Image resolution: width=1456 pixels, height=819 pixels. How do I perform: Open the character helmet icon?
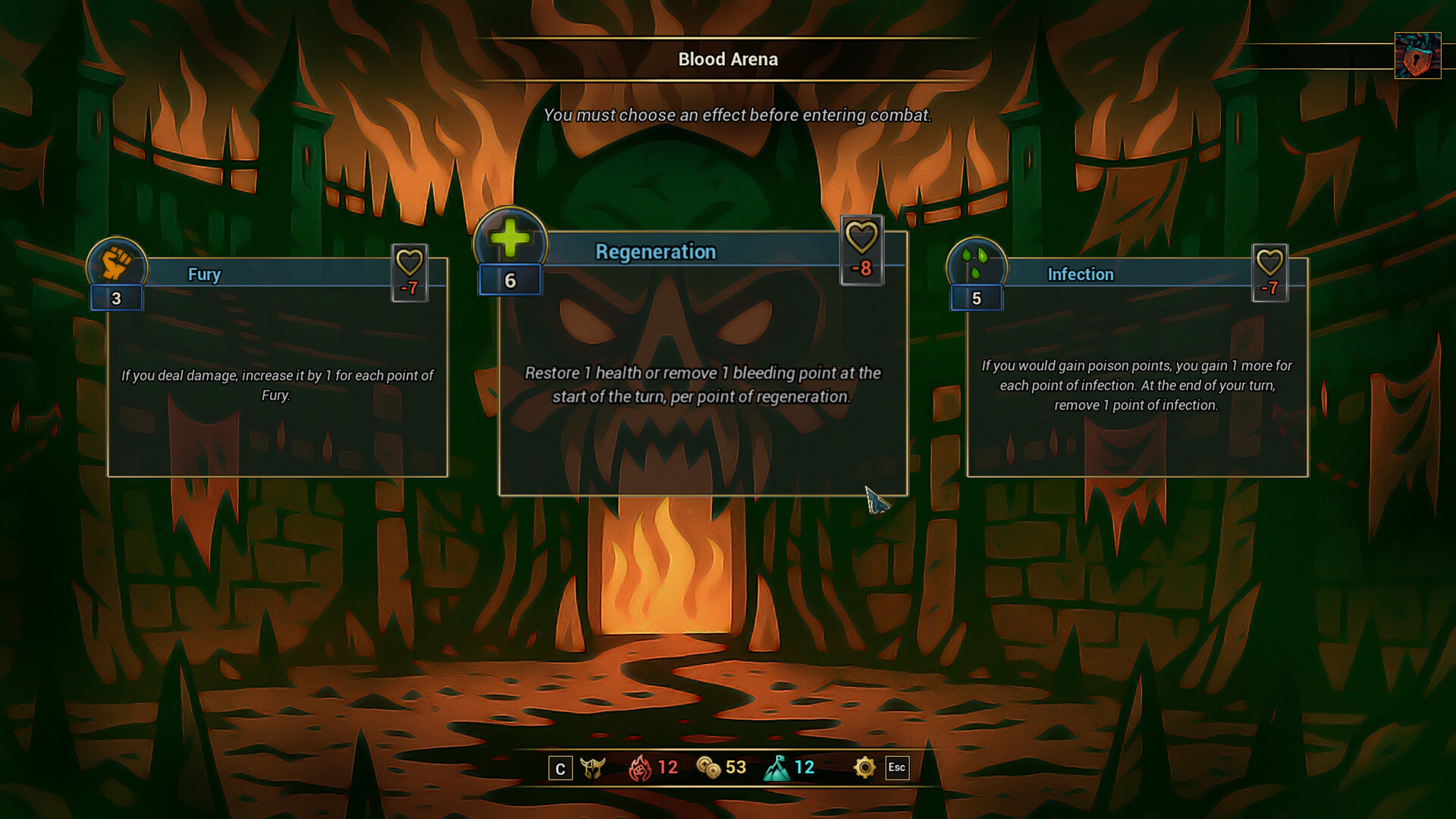[593, 768]
